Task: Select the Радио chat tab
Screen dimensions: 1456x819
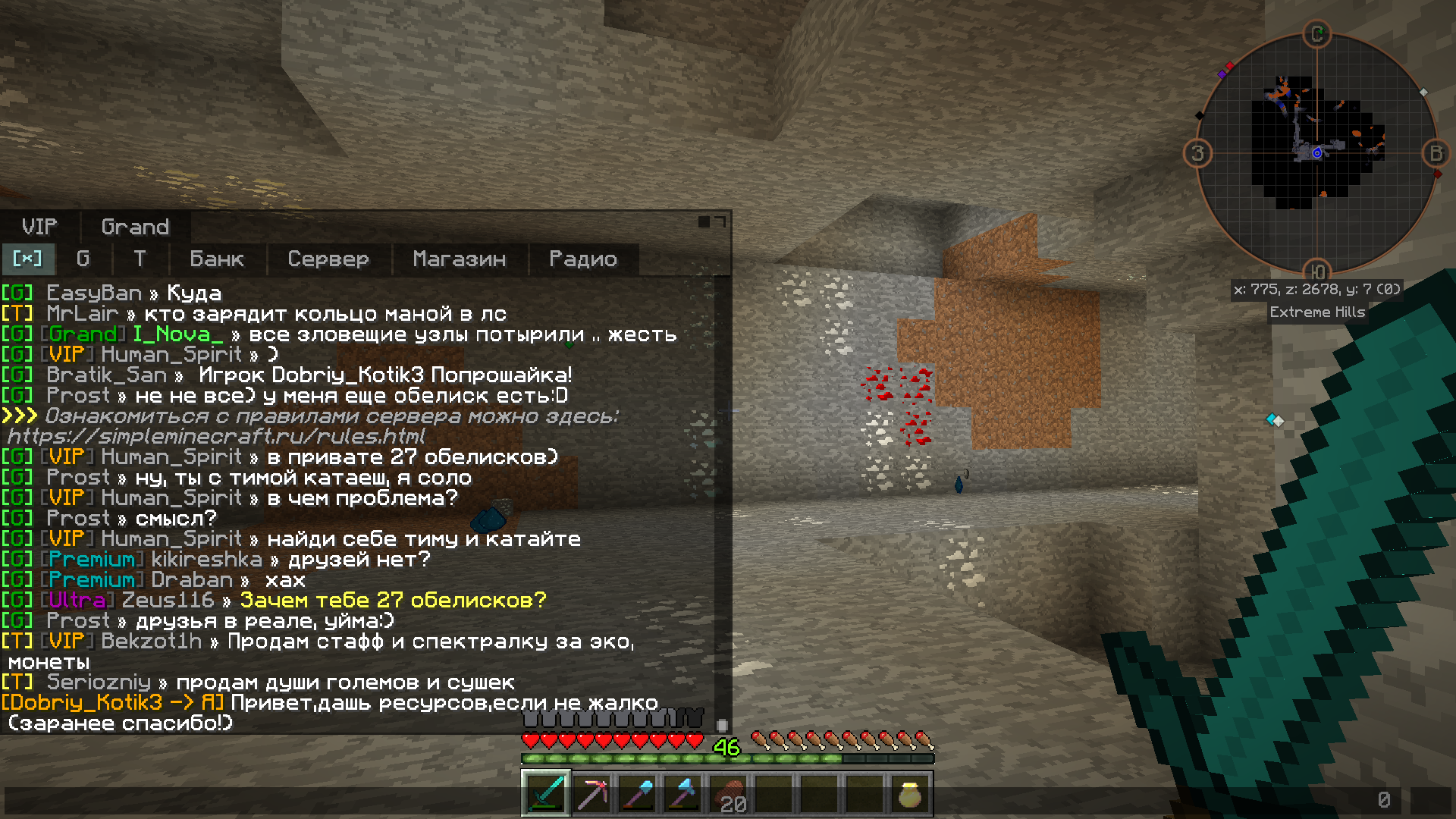Action: click(x=582, y=259)
